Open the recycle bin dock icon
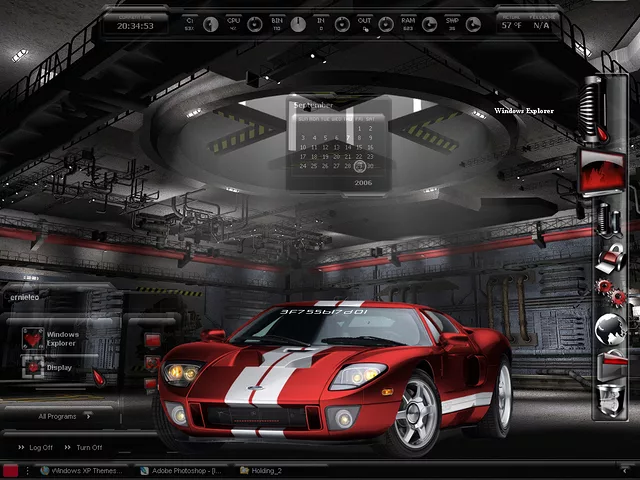This screenshot has height=480, width=640. 610,400
